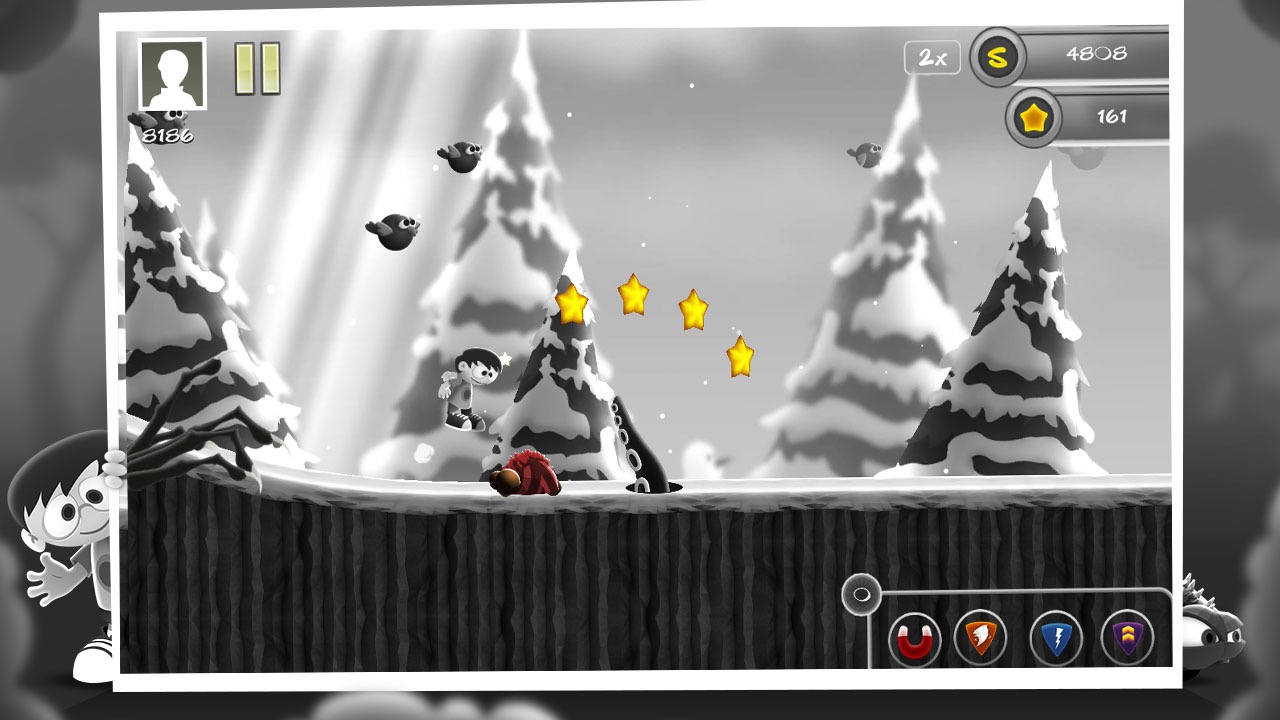Viewport: 1280px width, 720px height.
Task: Trigger the blue lightning bolt power-up
Action: click(x=1056, y=638)
